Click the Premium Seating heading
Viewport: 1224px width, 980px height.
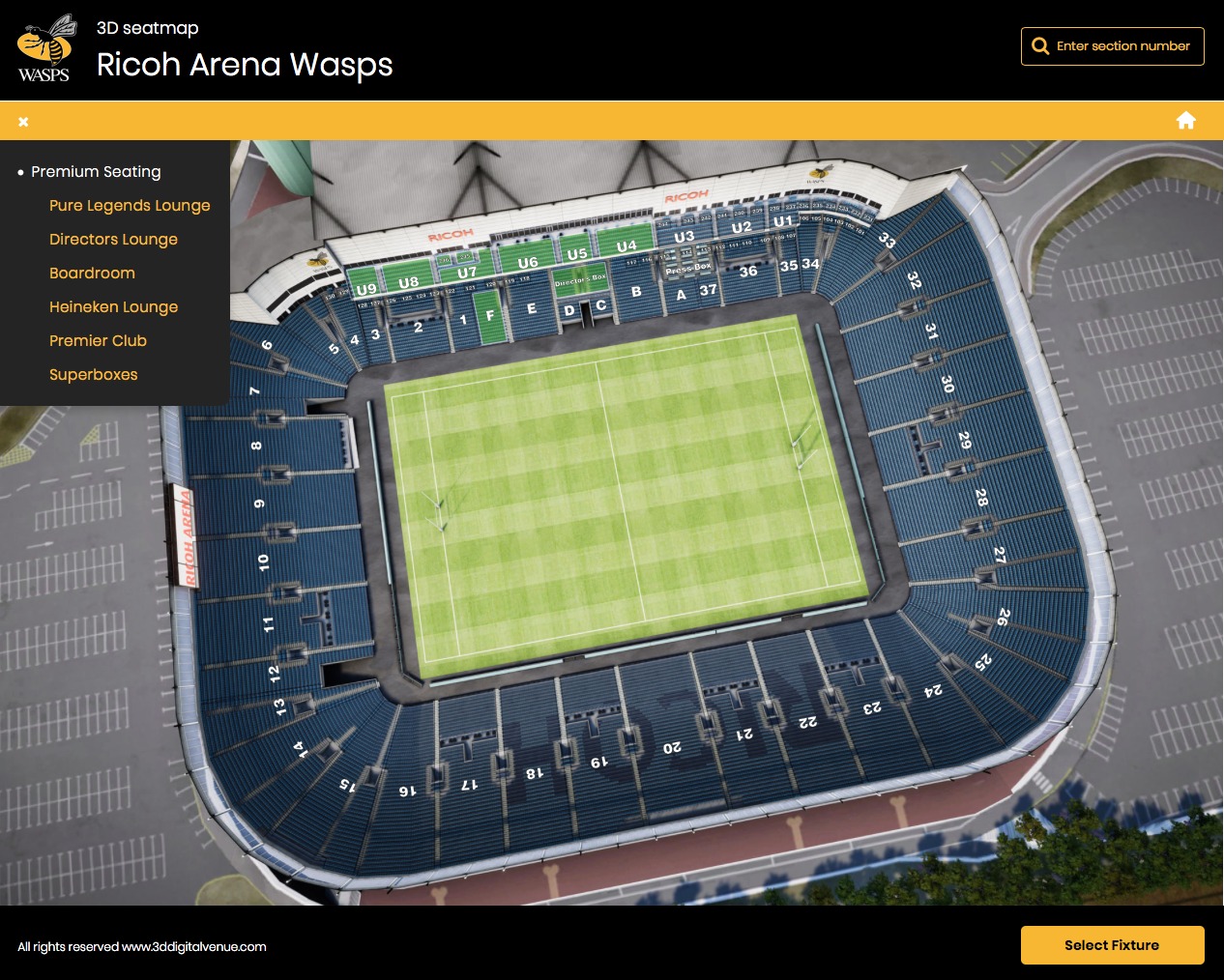click(96, 171)
